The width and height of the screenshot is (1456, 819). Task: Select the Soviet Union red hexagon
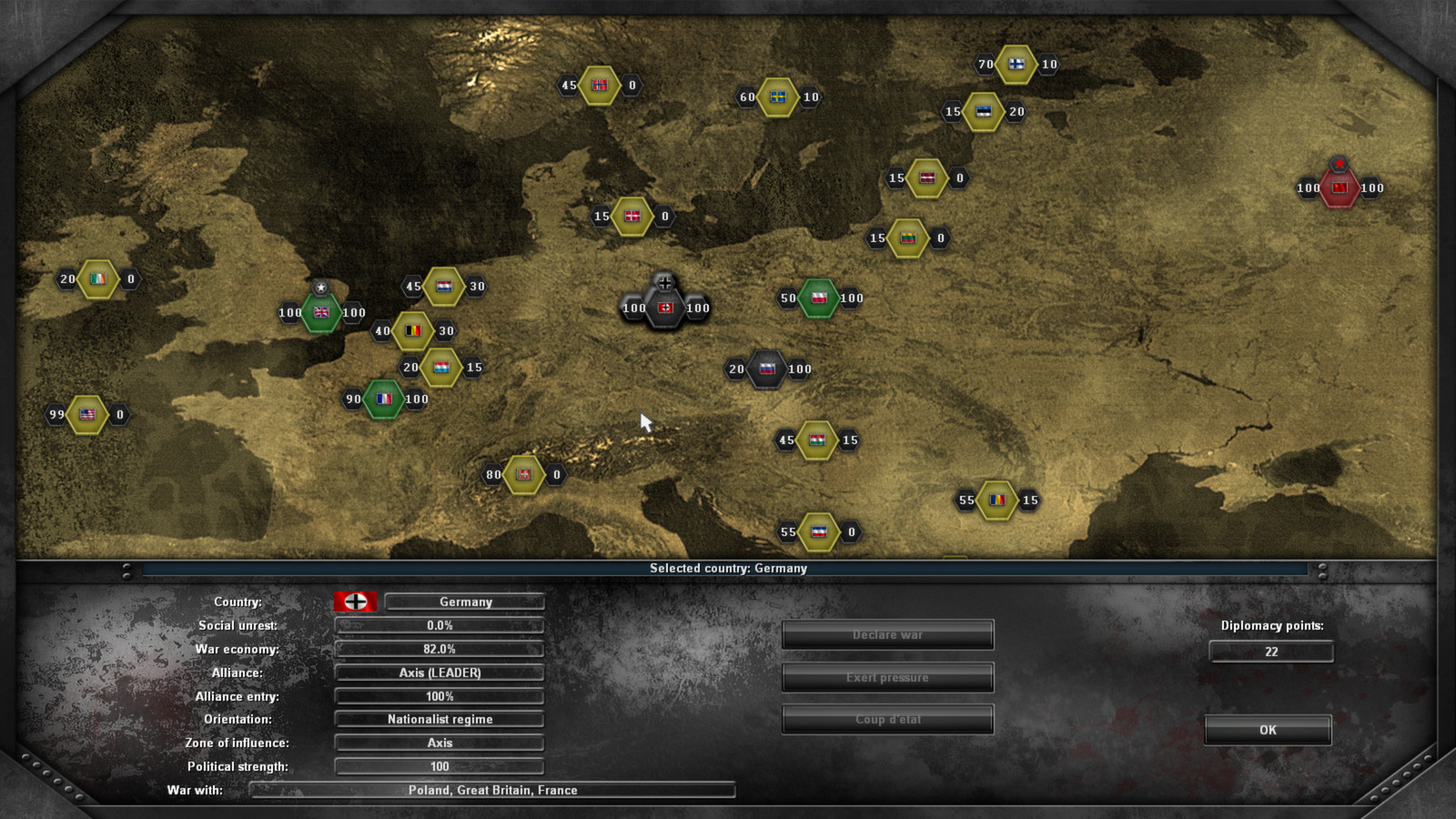pyautogui.click(x=1338, y=189)
